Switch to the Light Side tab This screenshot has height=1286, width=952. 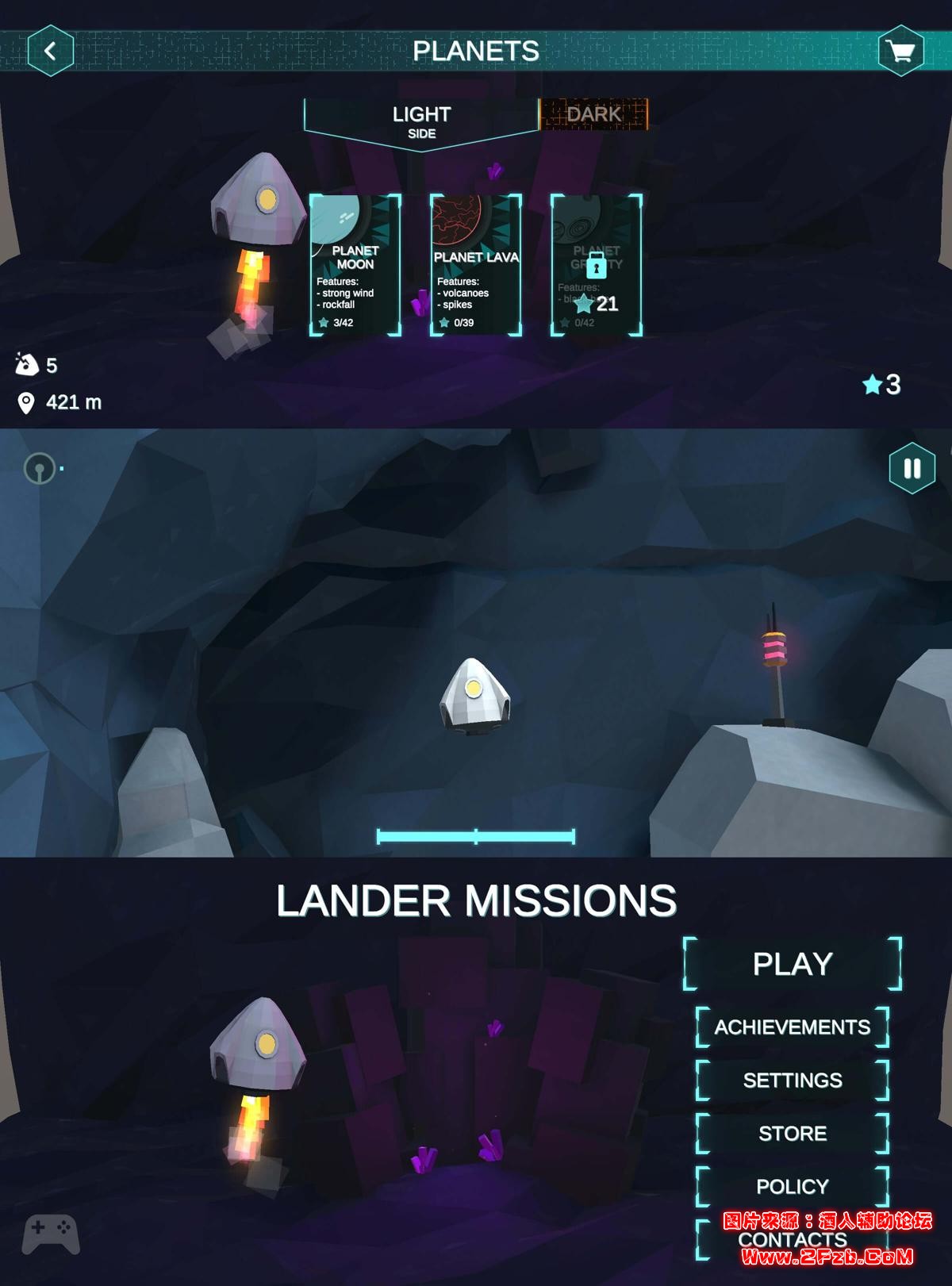pos(421,121)
